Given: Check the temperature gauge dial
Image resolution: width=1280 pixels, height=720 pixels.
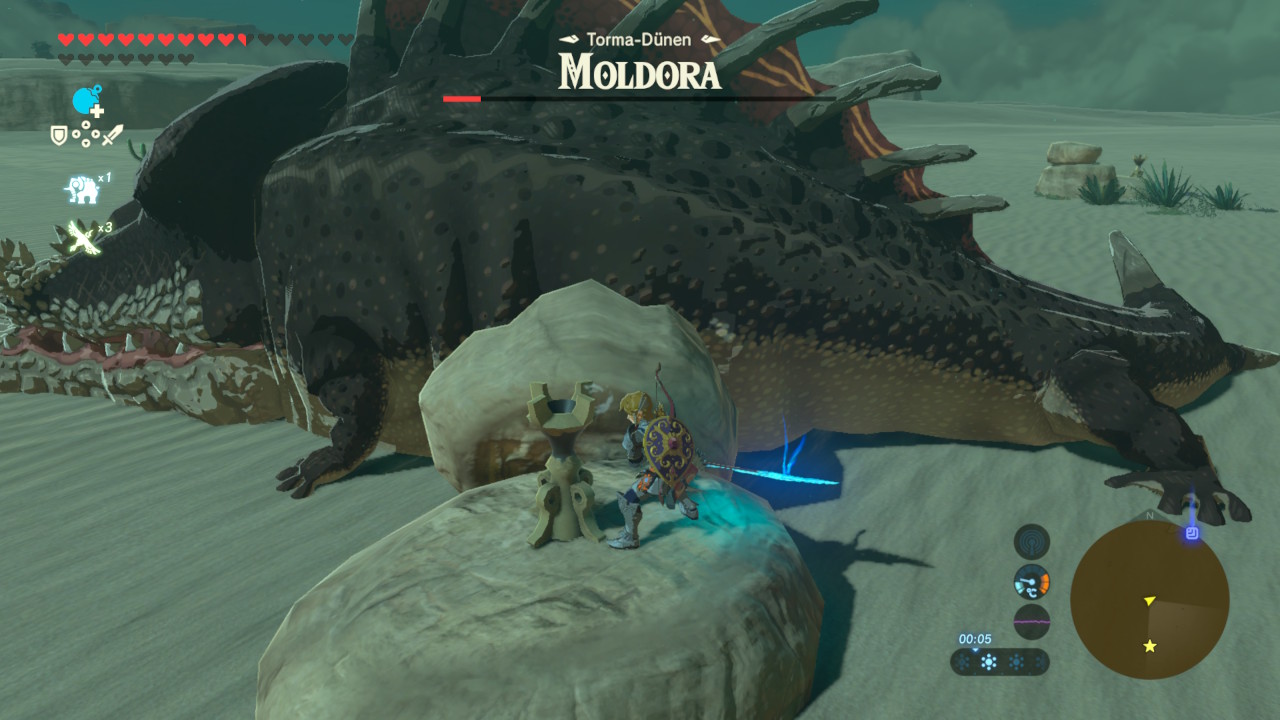Looking at the screenshot, I should click(1031, 581).
